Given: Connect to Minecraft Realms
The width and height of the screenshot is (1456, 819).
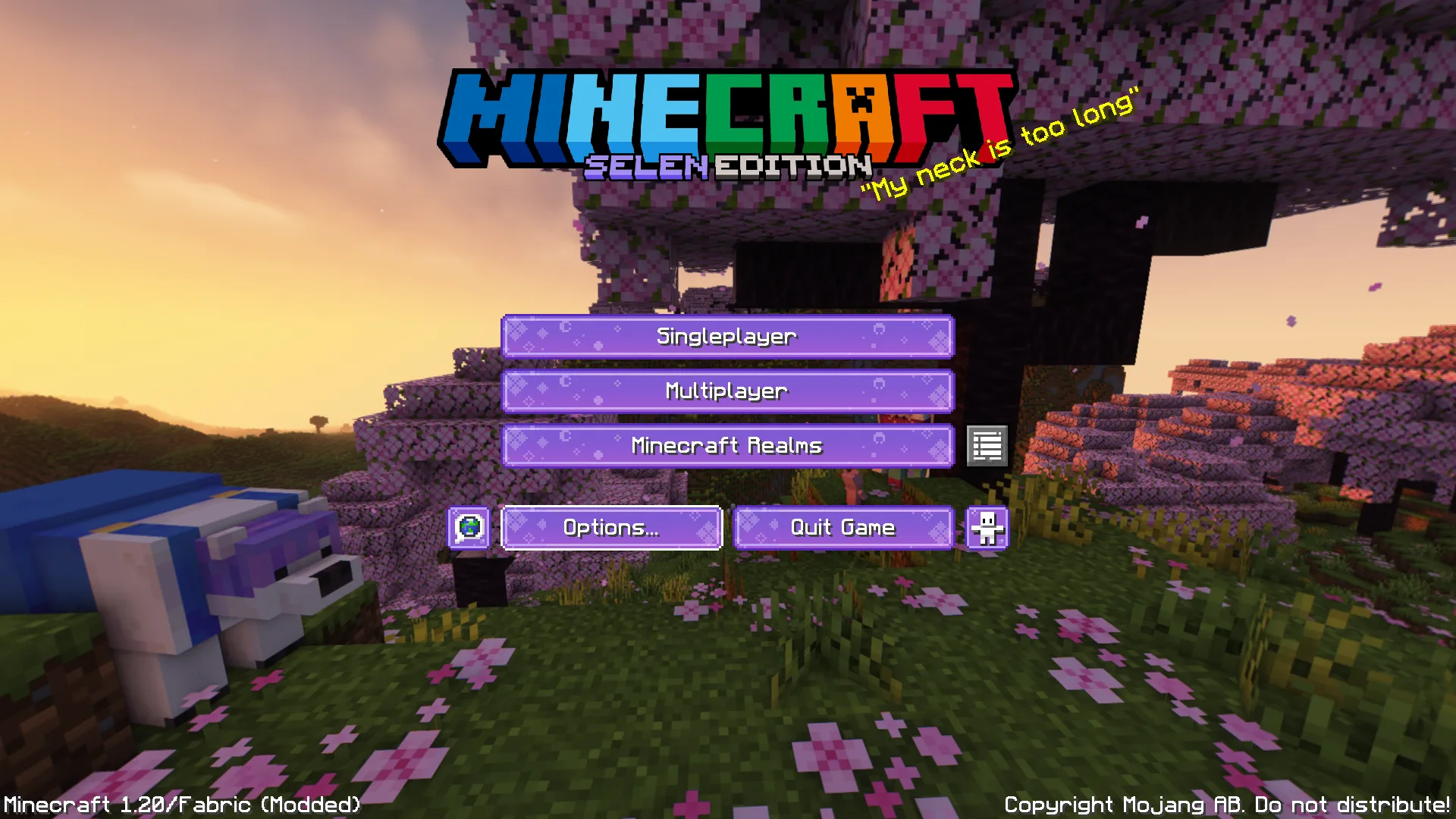Looking at the screenshot, I should click(727, 447).
